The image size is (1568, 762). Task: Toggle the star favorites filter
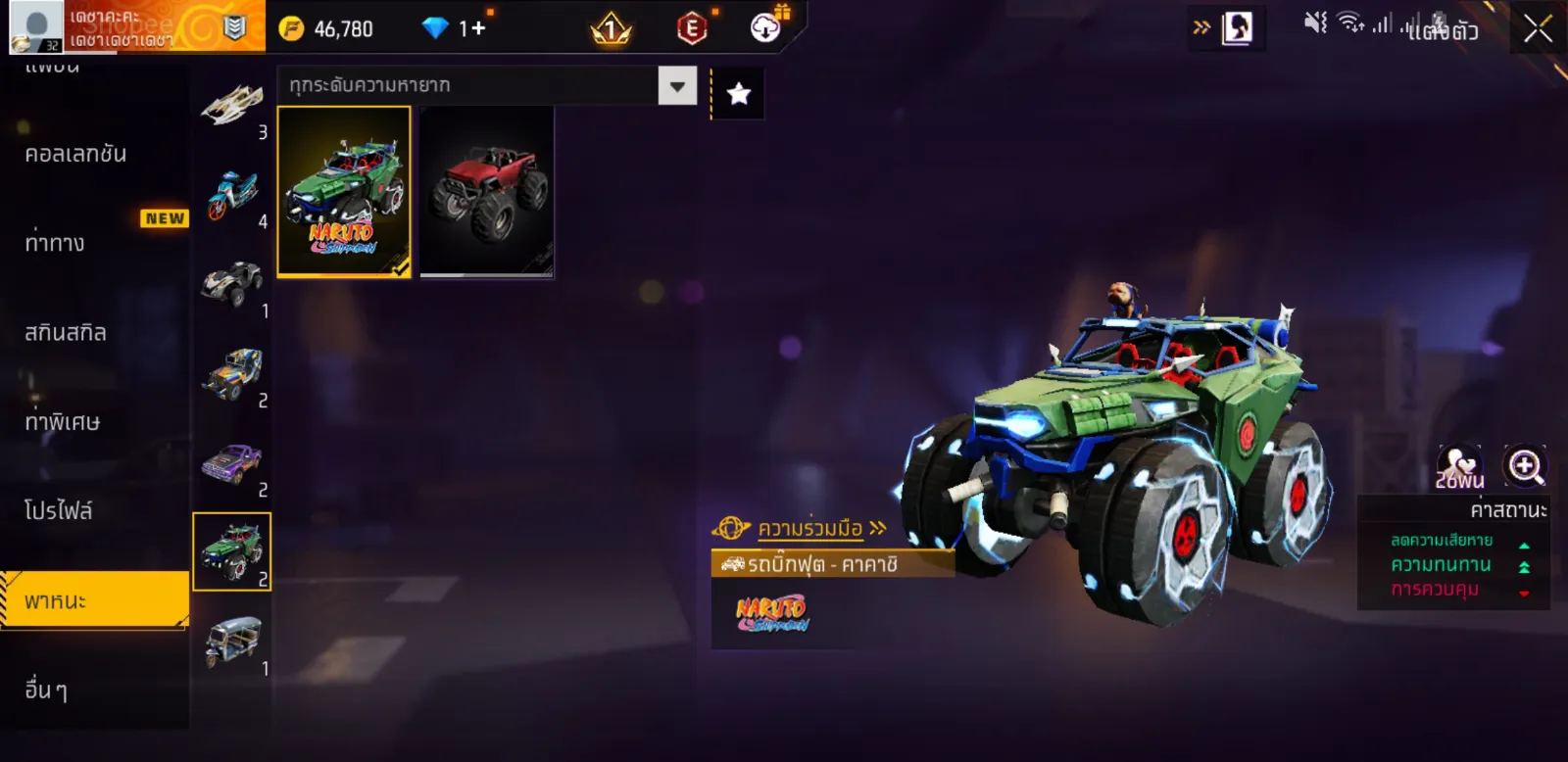738,94
